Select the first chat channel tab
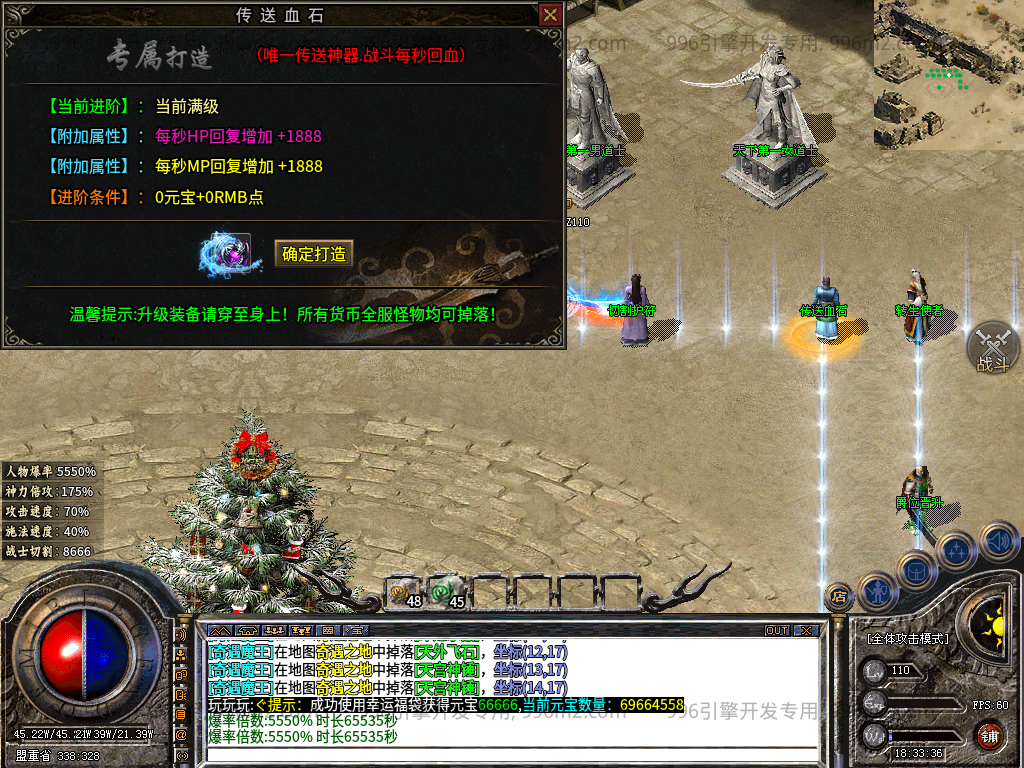The height and width of the screenshot is (768, 1024). (221, 631)
